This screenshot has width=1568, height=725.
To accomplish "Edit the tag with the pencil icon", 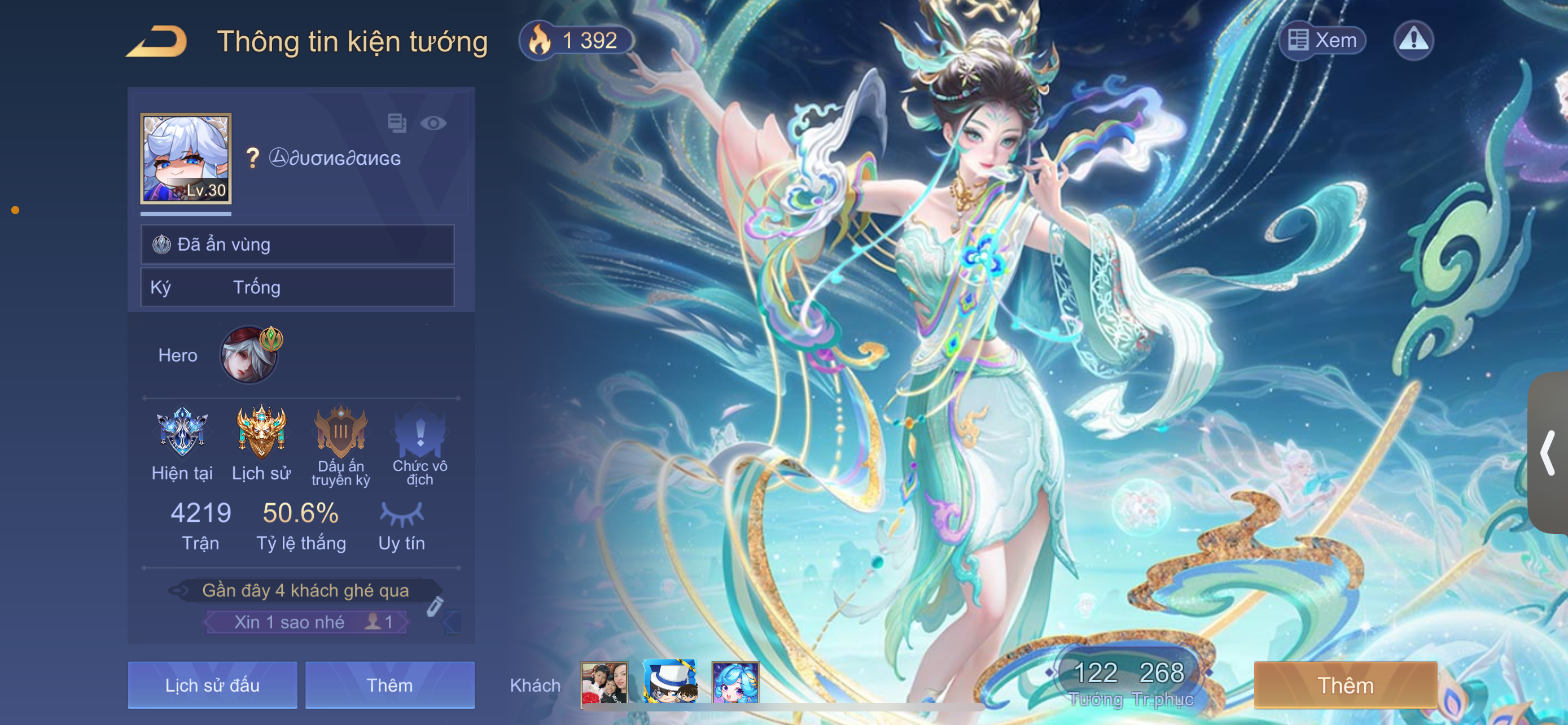I will click(x=435, y=606).
